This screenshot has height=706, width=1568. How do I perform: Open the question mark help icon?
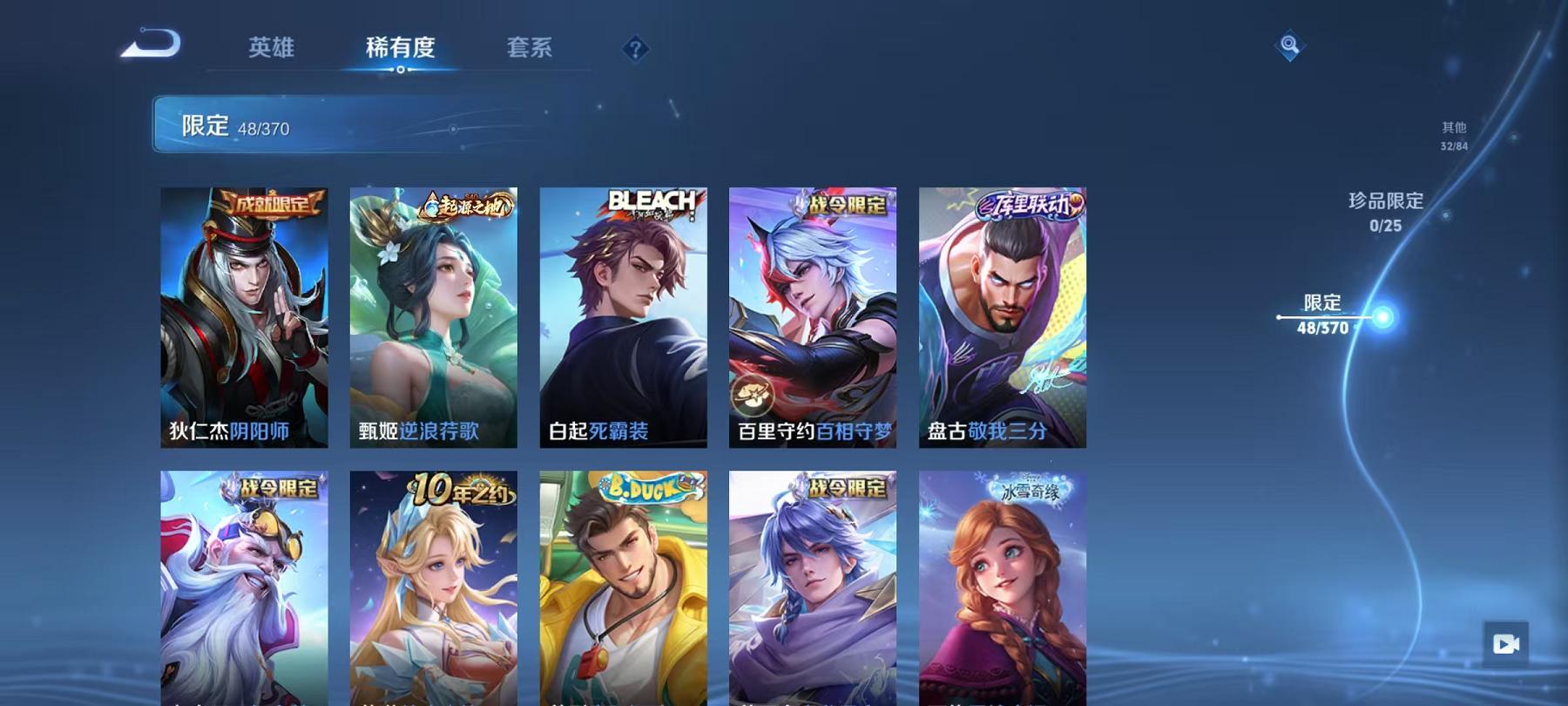point(638,50)
